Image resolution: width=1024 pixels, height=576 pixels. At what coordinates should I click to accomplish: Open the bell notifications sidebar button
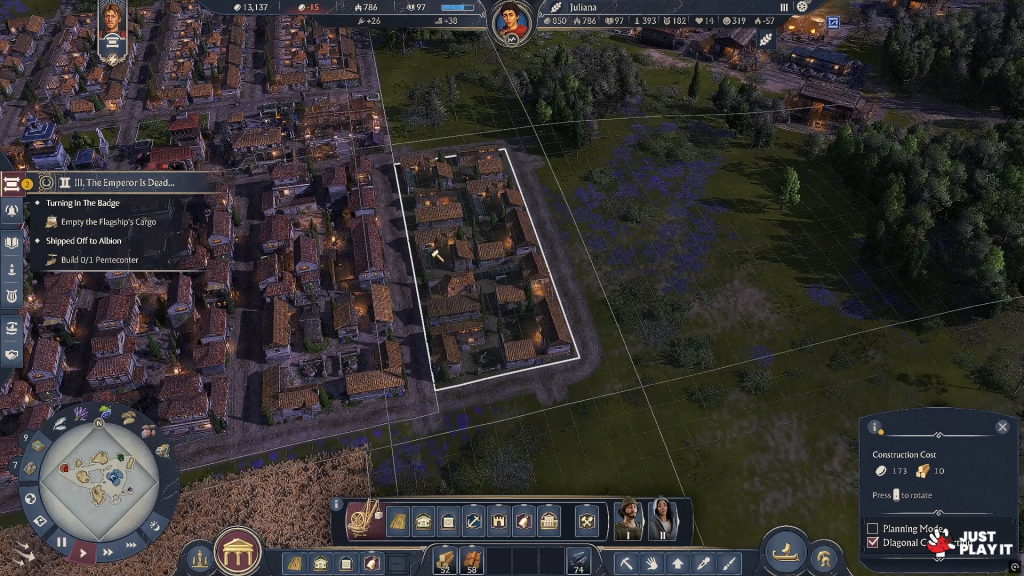point(13,211)
